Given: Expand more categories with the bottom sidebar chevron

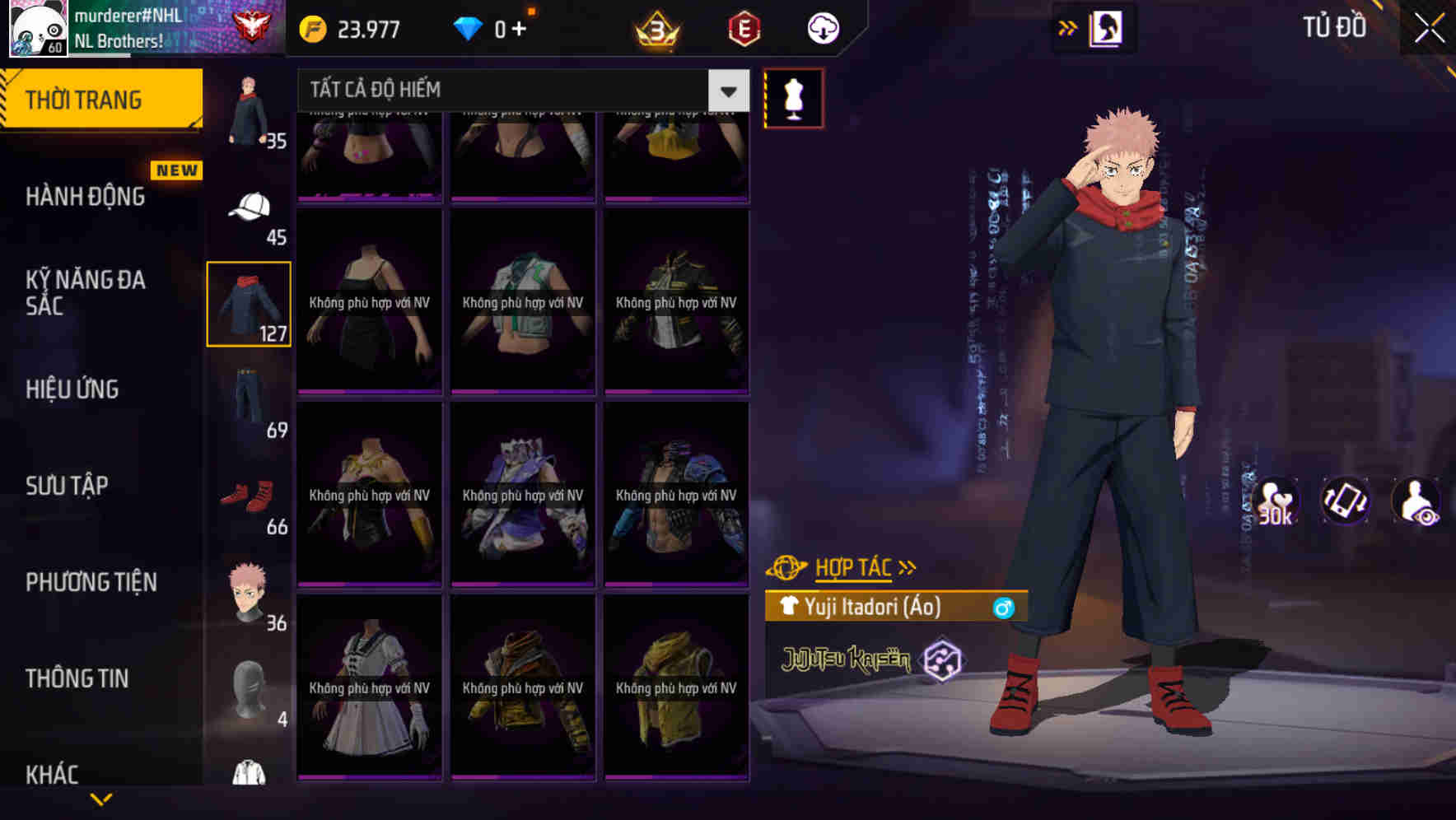Looking at the screenshot, I should [102, 799].
